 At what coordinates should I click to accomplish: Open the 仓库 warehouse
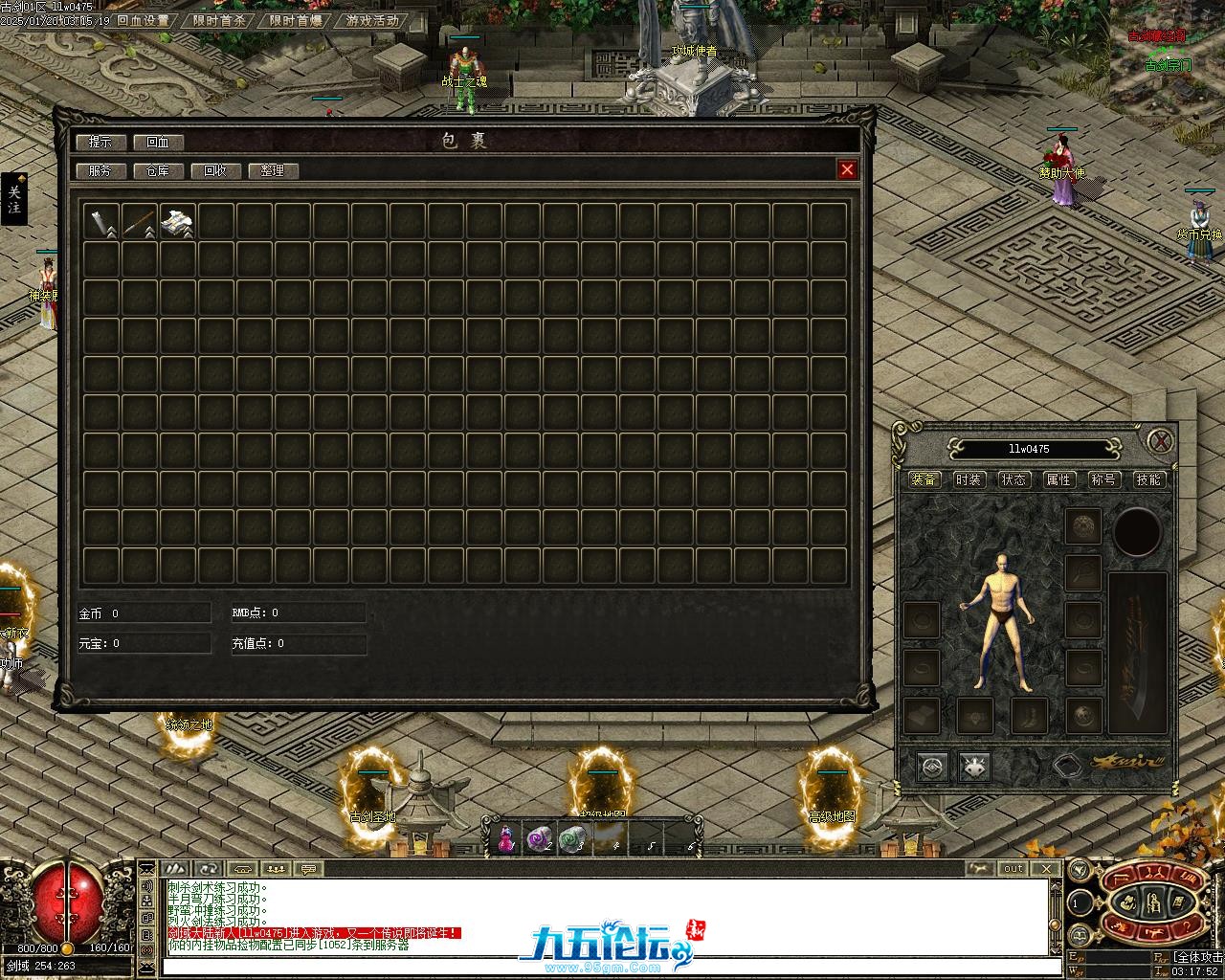(158, 170)
